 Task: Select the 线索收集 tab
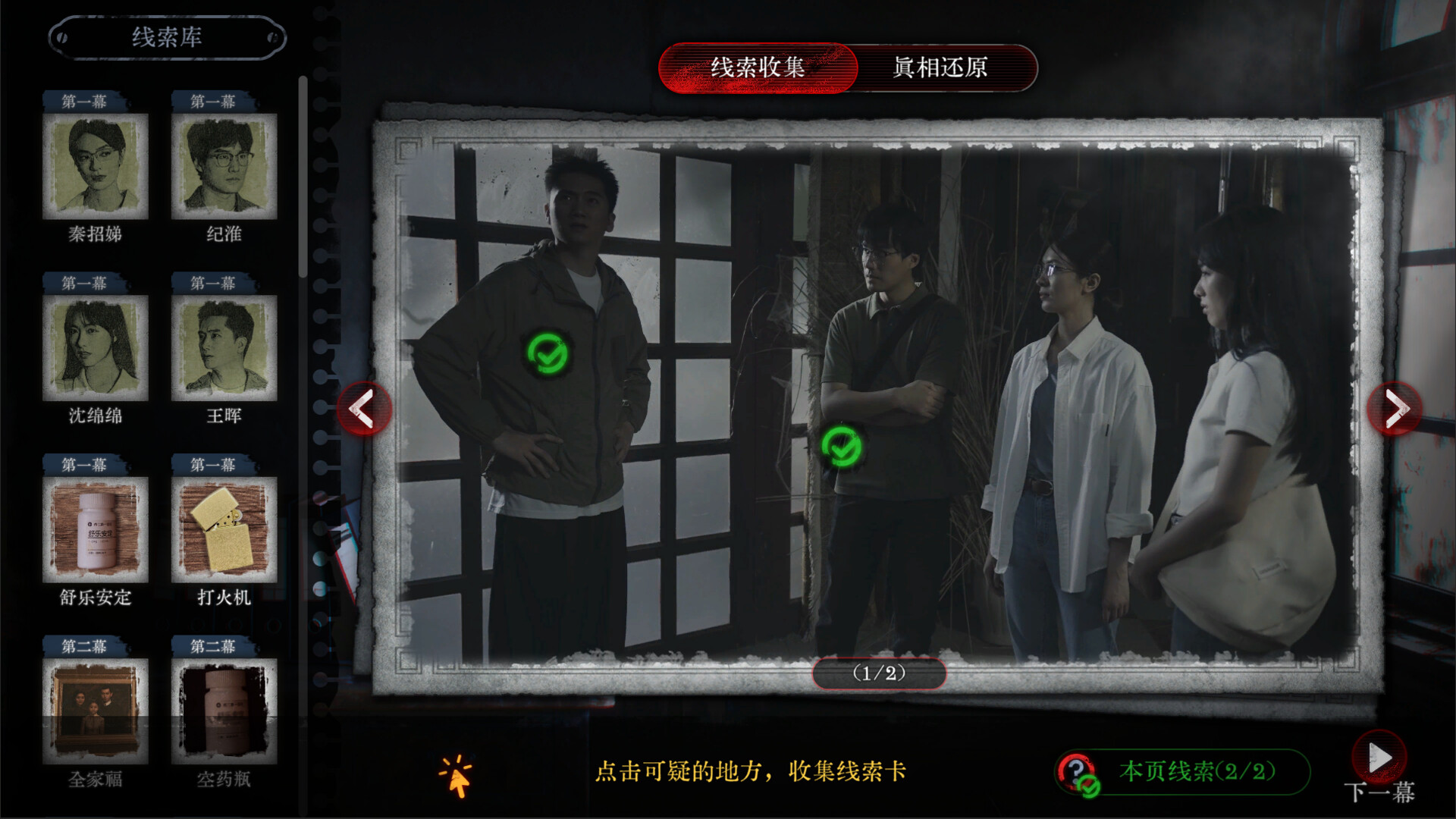[758, 68]
